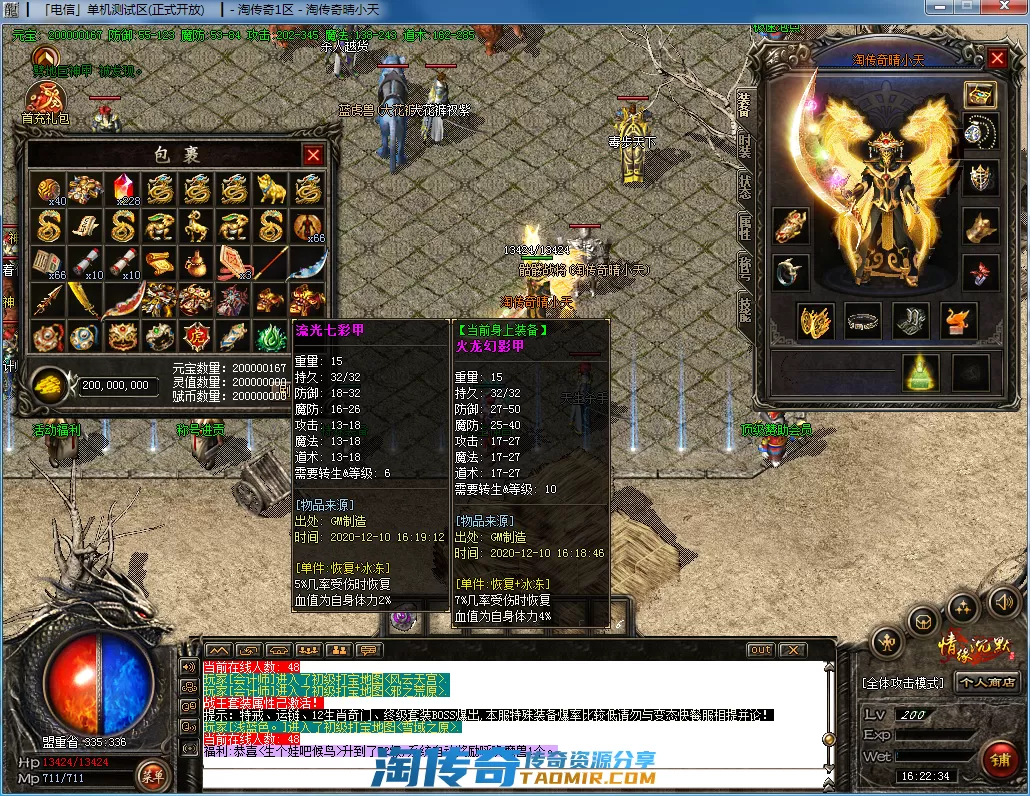This screenshot has width=1030, height=796.
Task: Select the green flame jade item
Action: 271,336
